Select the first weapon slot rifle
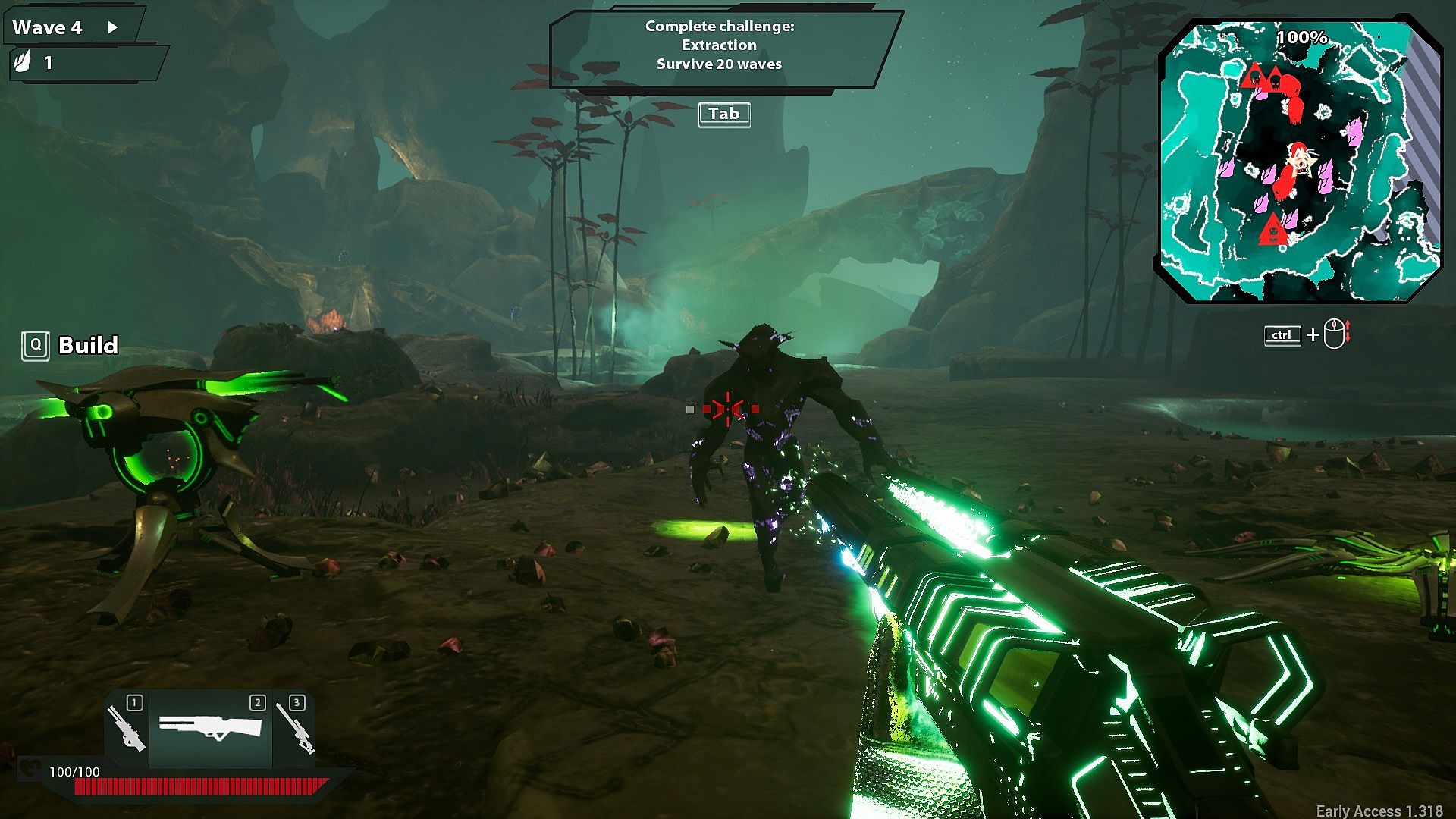 tap(127, 728)
